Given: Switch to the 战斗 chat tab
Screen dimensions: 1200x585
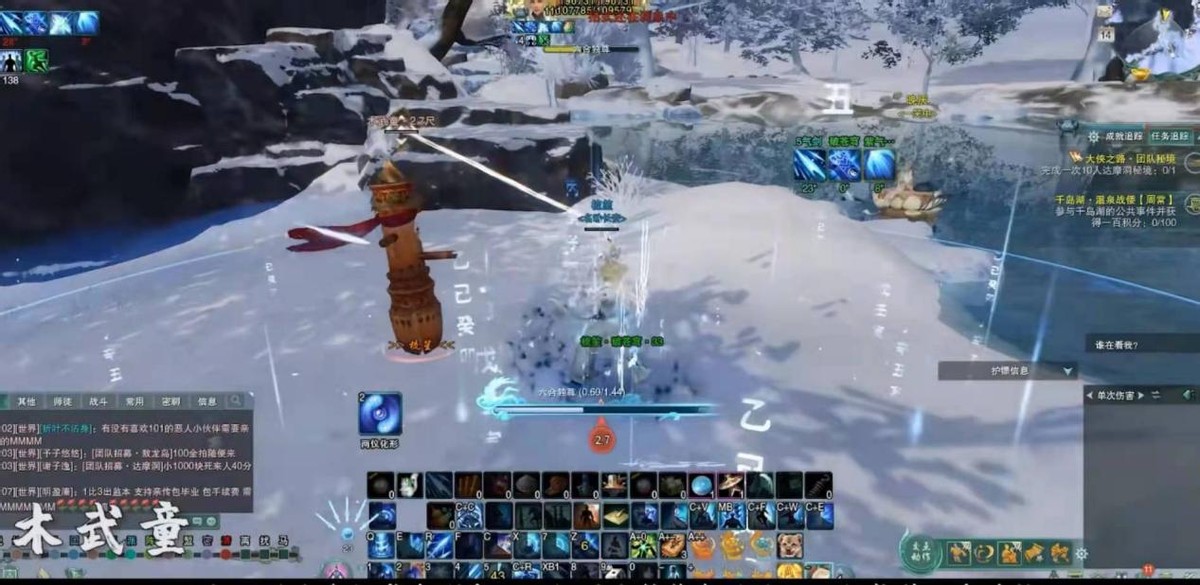Looking at the screenshot, I should tap(99, 401).
